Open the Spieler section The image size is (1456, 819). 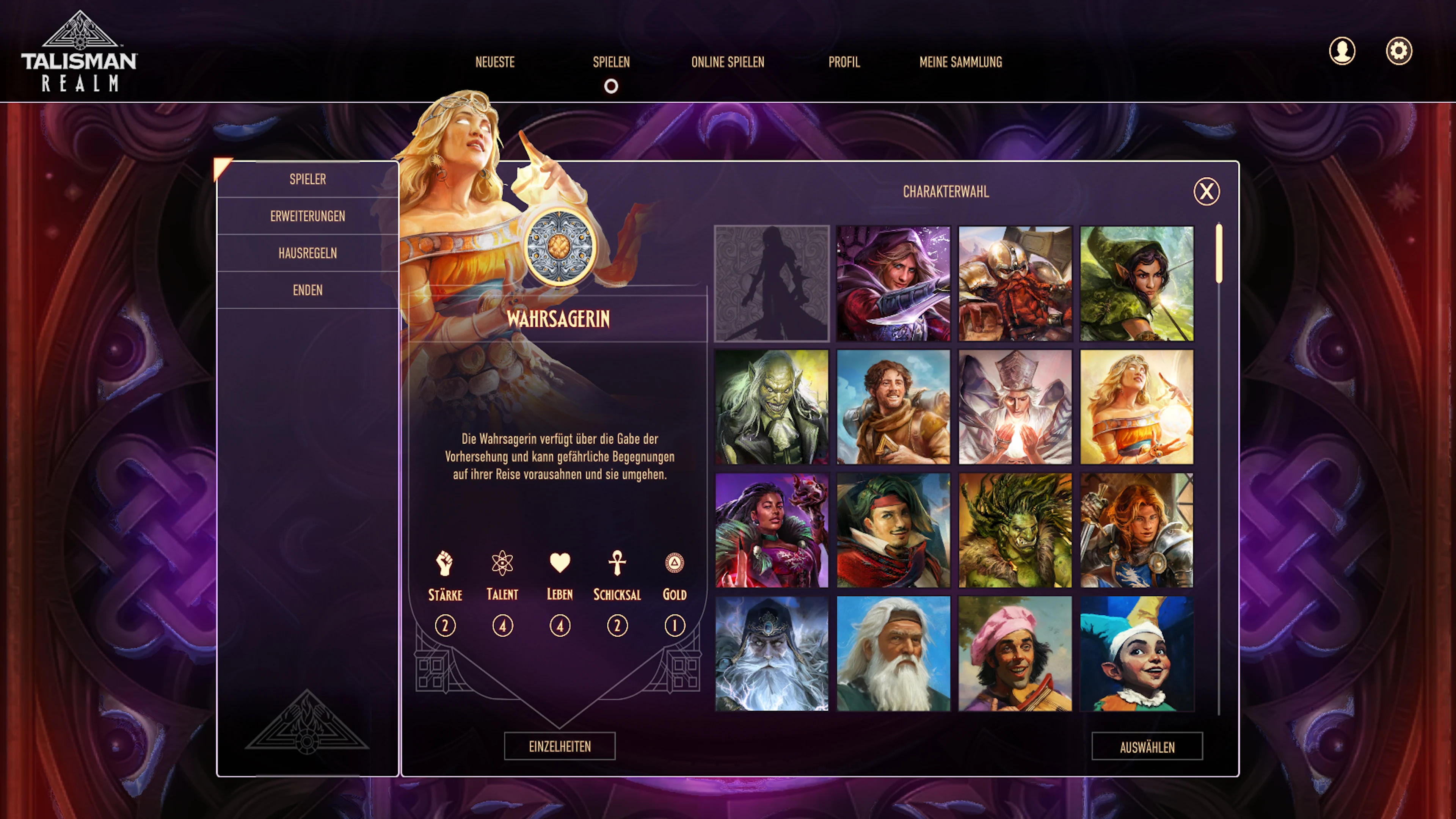pos(309,179)
